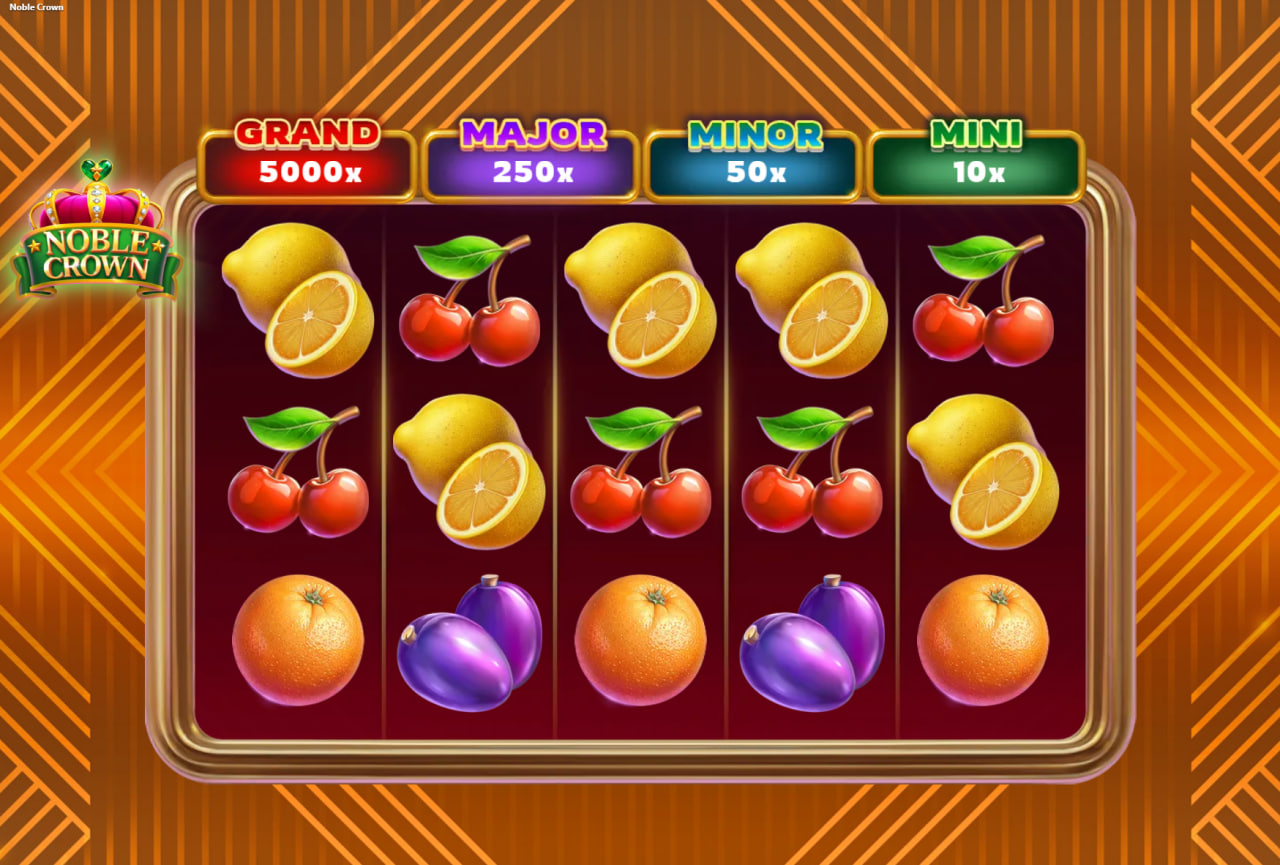Viewport: 1280px width, 865px height.
Task: Select the MINOR 50x jackpot label
Action: (x=753, y=158)
